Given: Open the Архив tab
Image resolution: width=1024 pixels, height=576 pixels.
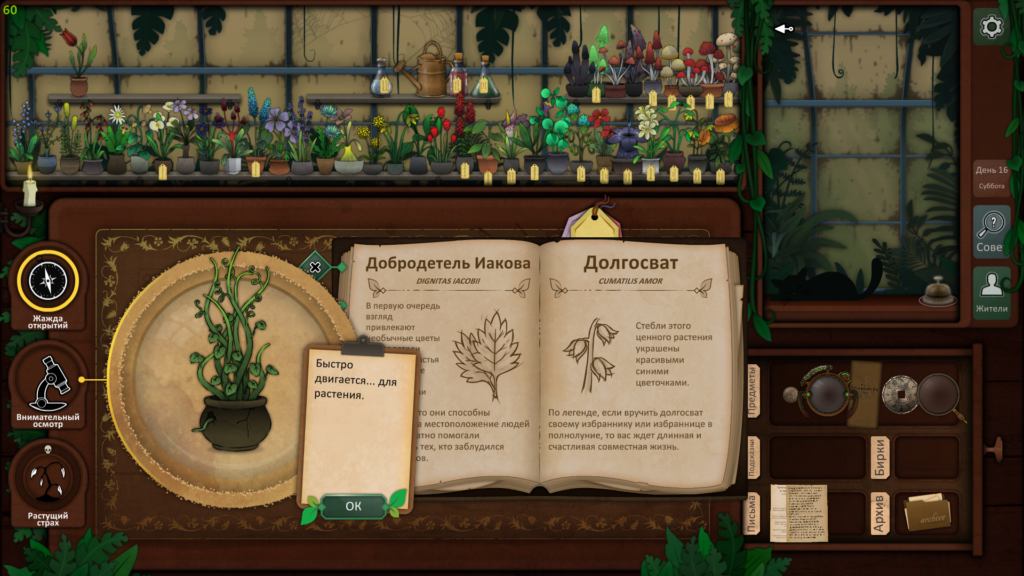Looking at the screenshot, I should [x=880, y=513].
